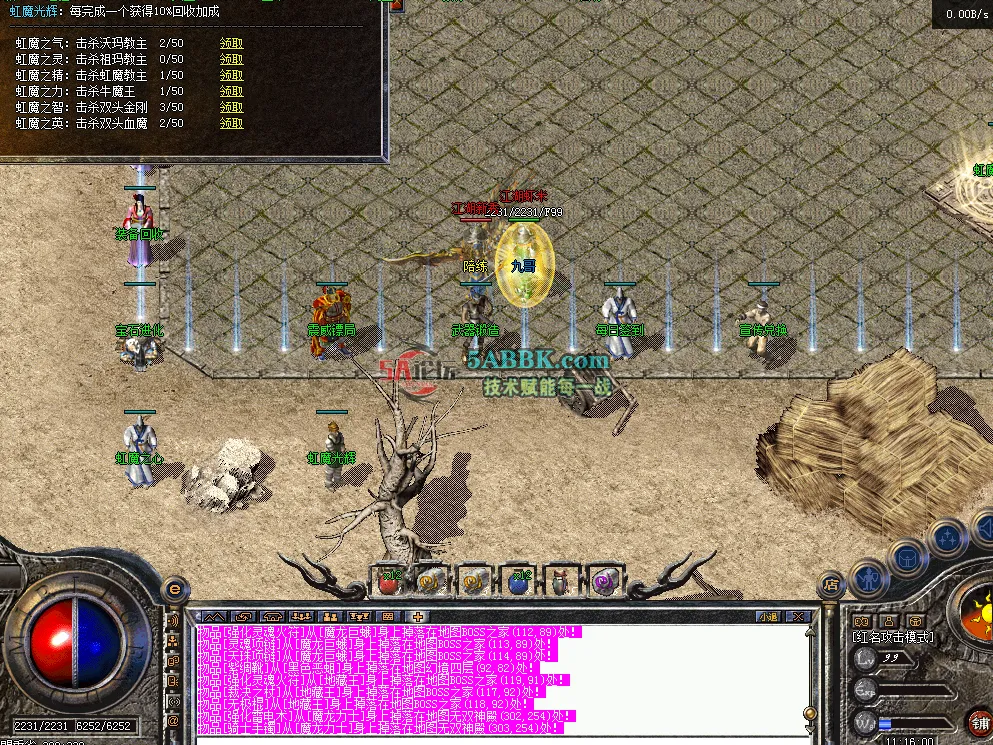
Task: Claim the 虹魔之灵 reward via its 领取 link
Action: point(231,59)
